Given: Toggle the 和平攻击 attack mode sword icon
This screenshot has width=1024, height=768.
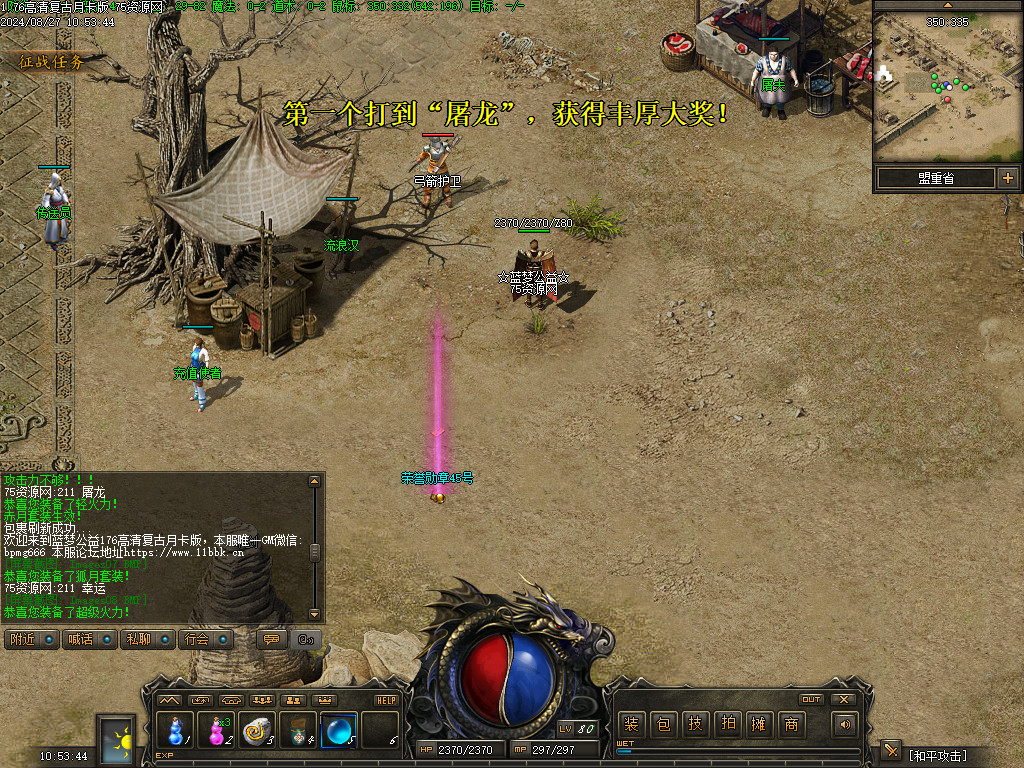Looking at the screenshot, I should pyautogui.click(x=891, y=752).
